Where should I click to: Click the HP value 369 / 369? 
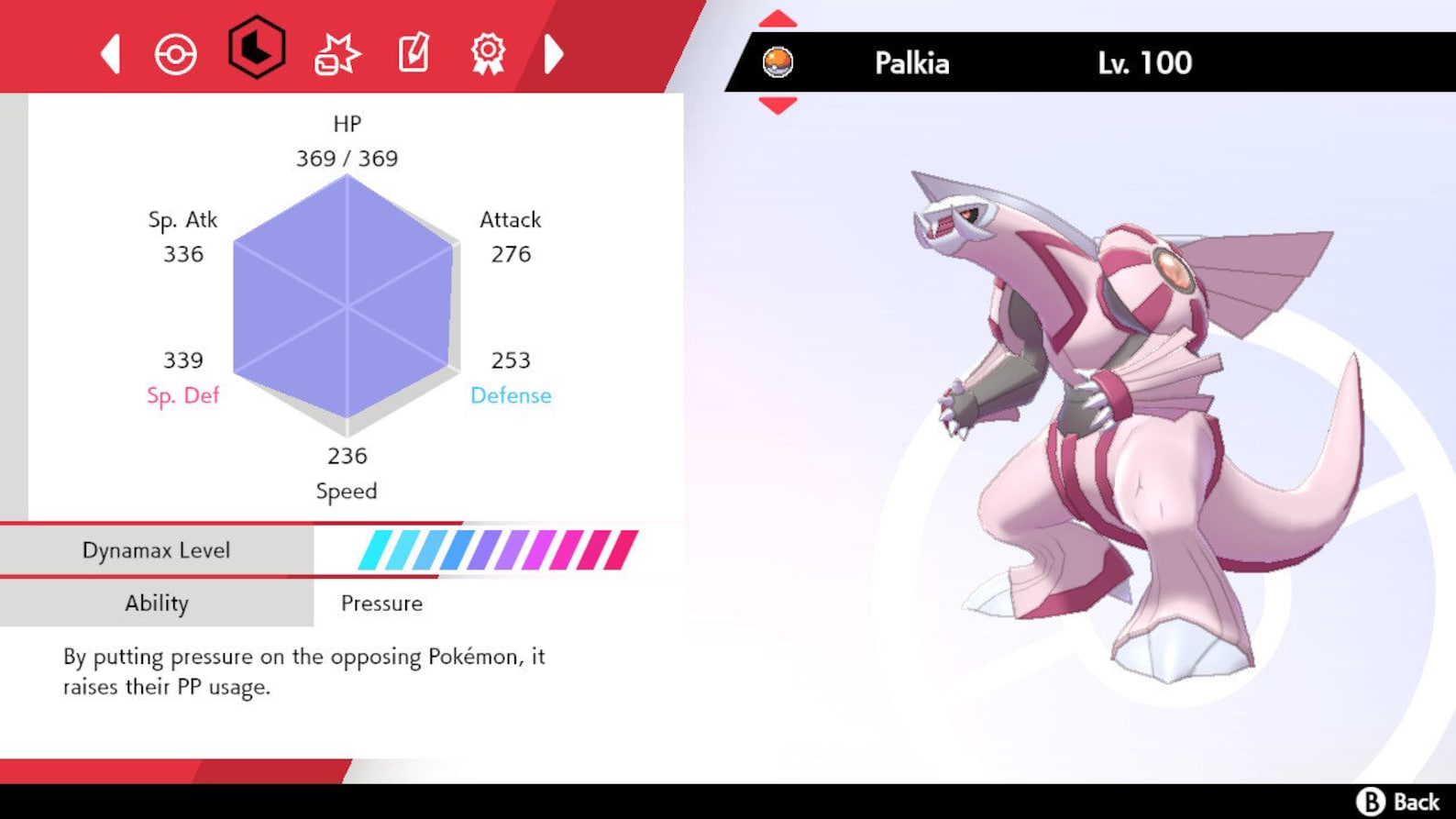pyautogui.click(x=347, y=158)
